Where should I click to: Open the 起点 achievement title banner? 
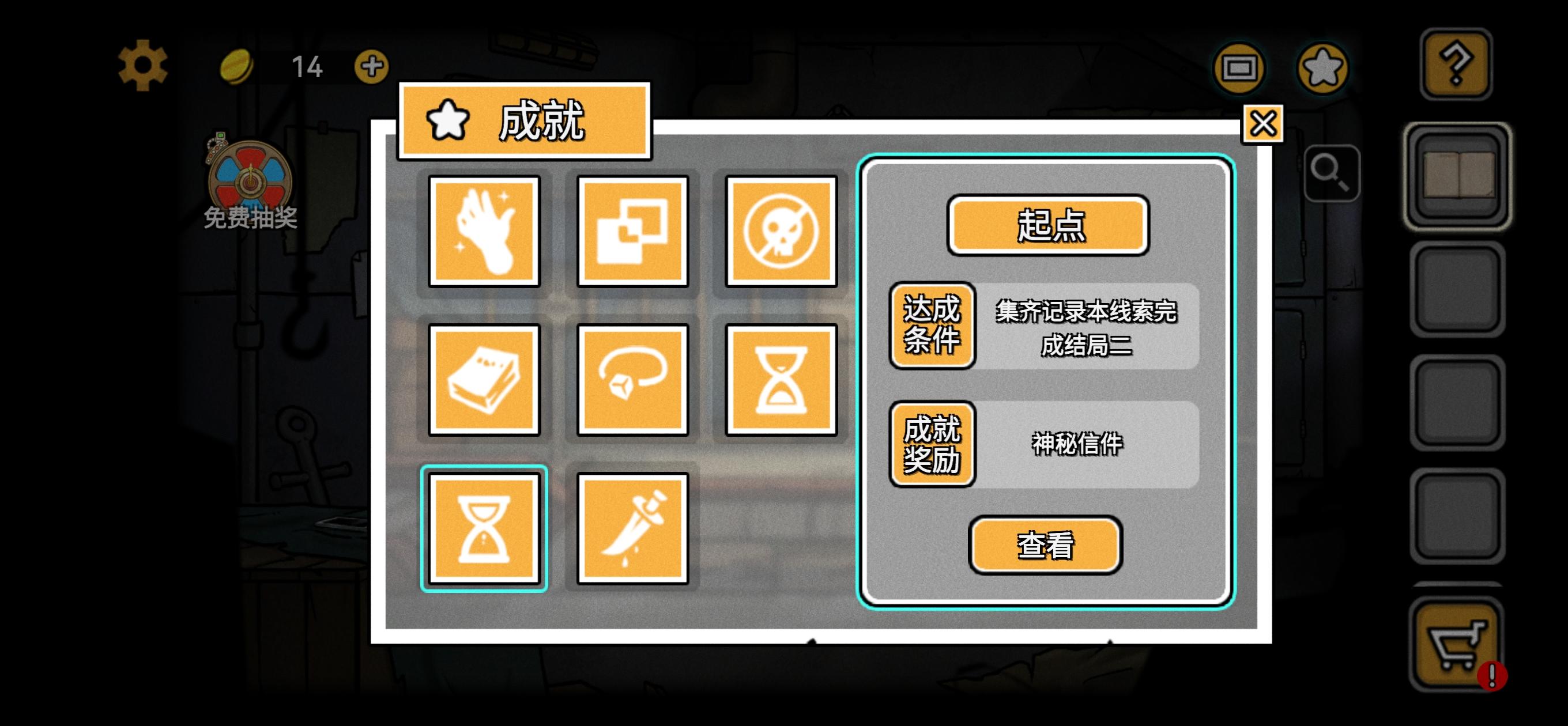pos(1048,227)
